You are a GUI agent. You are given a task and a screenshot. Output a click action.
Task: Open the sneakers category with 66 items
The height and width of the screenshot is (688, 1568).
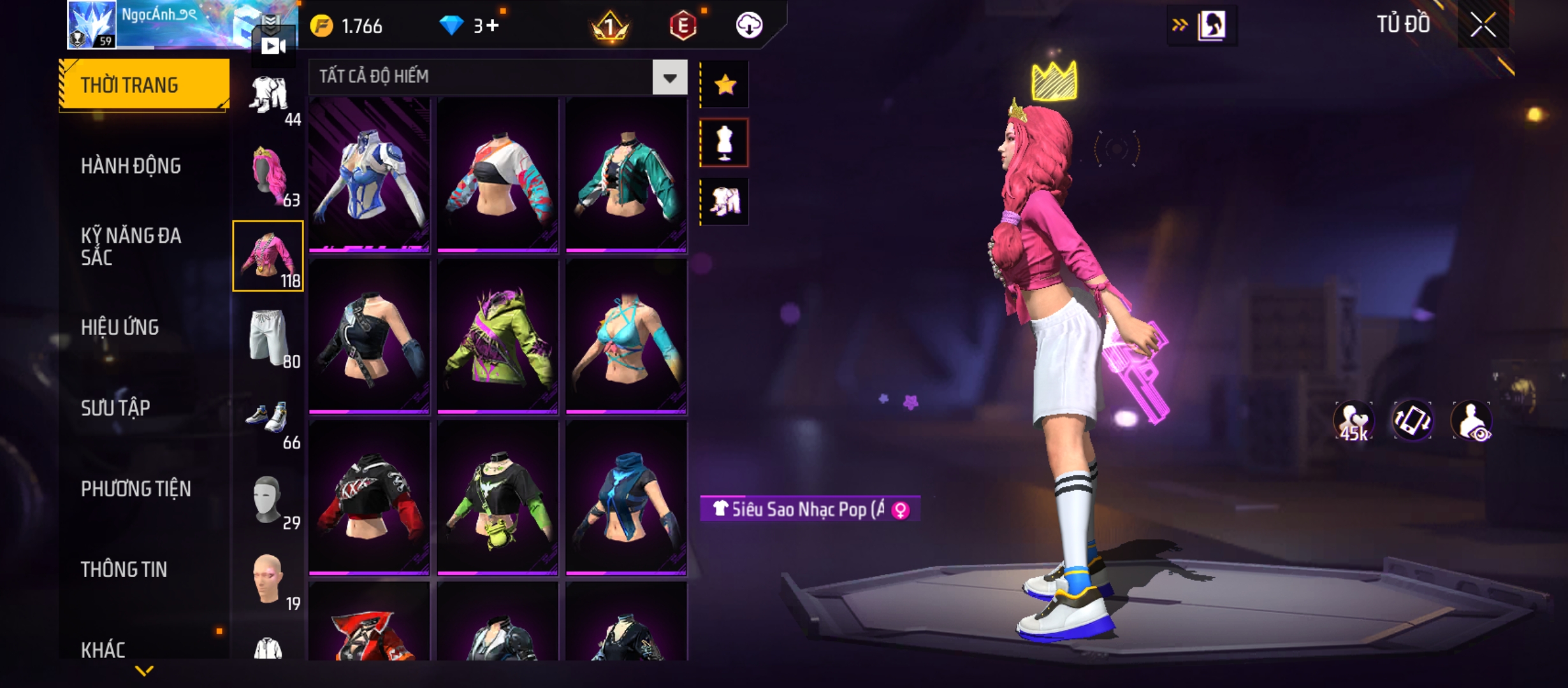tap(269, 418)
